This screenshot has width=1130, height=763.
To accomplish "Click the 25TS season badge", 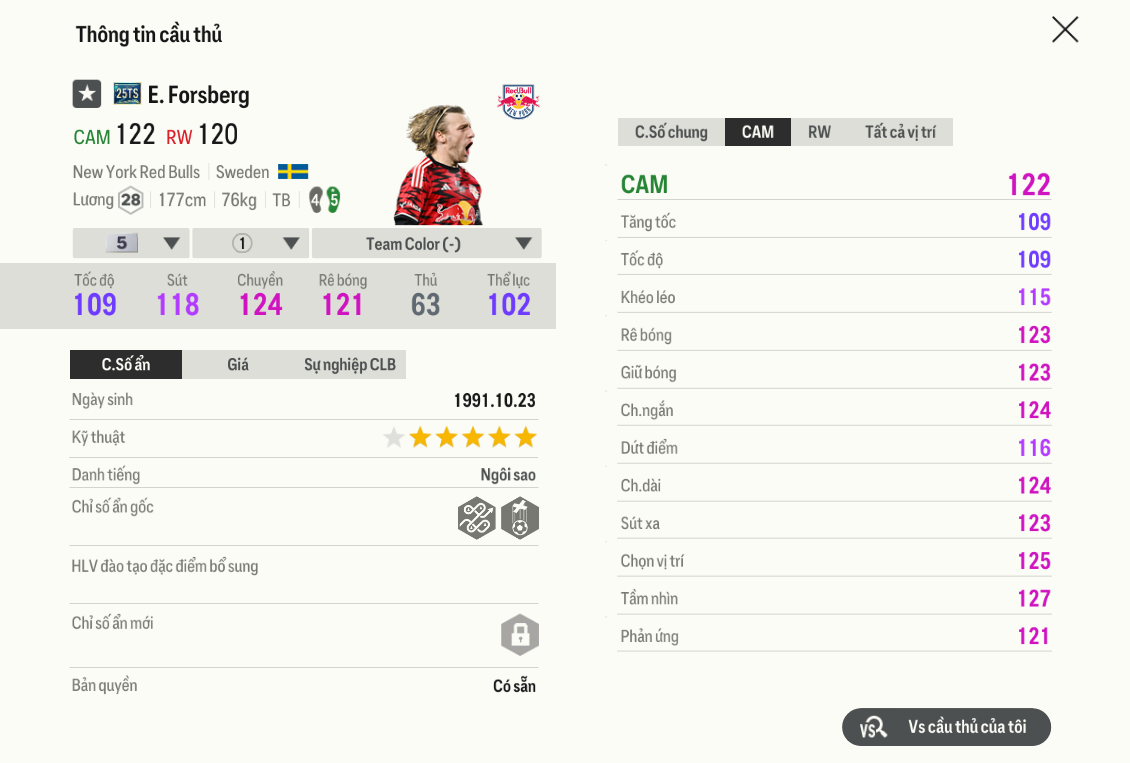I will pyautogui.click(x=127, y=94).
